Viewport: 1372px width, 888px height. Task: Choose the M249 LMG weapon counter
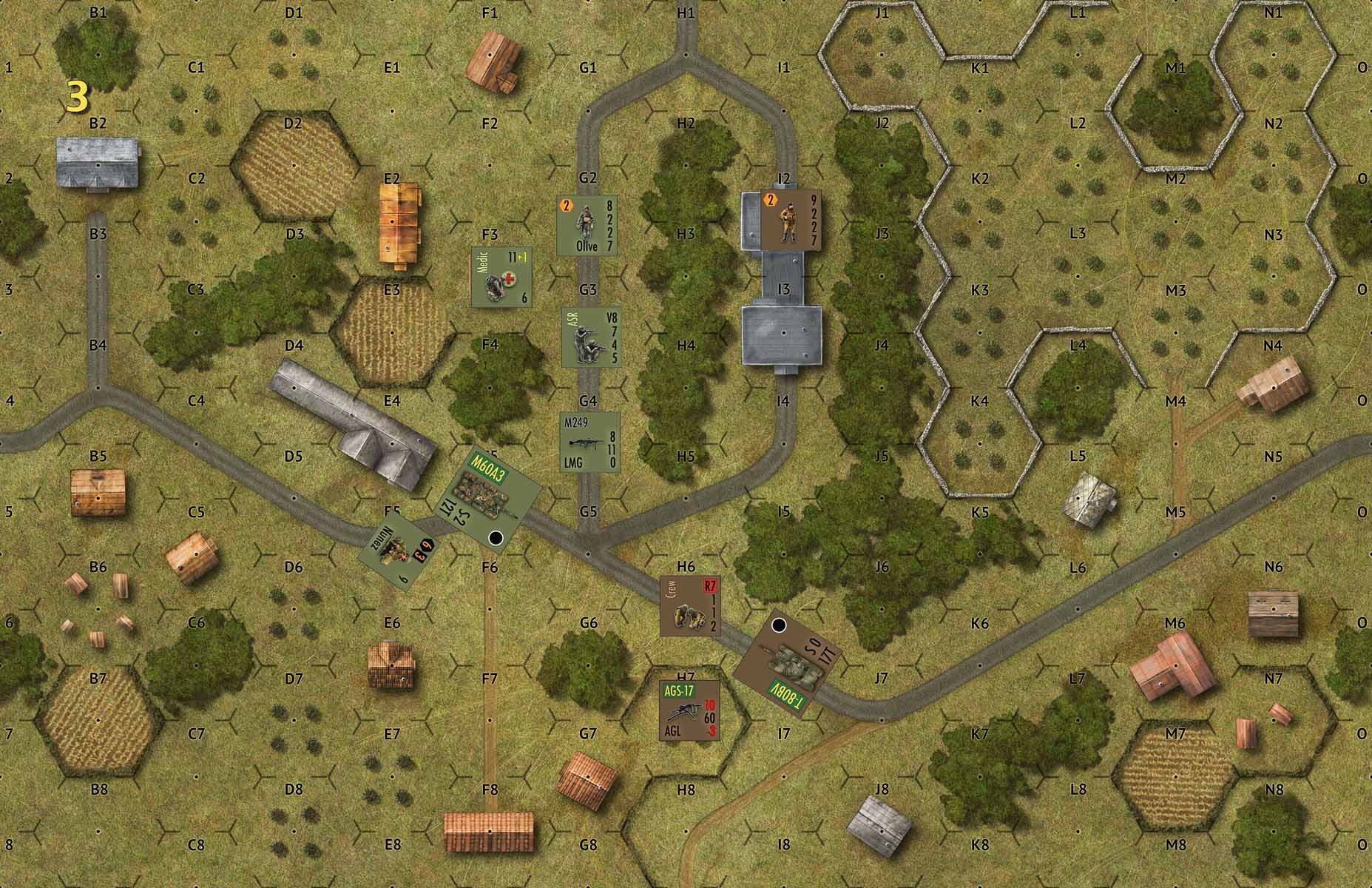point(589,441)
